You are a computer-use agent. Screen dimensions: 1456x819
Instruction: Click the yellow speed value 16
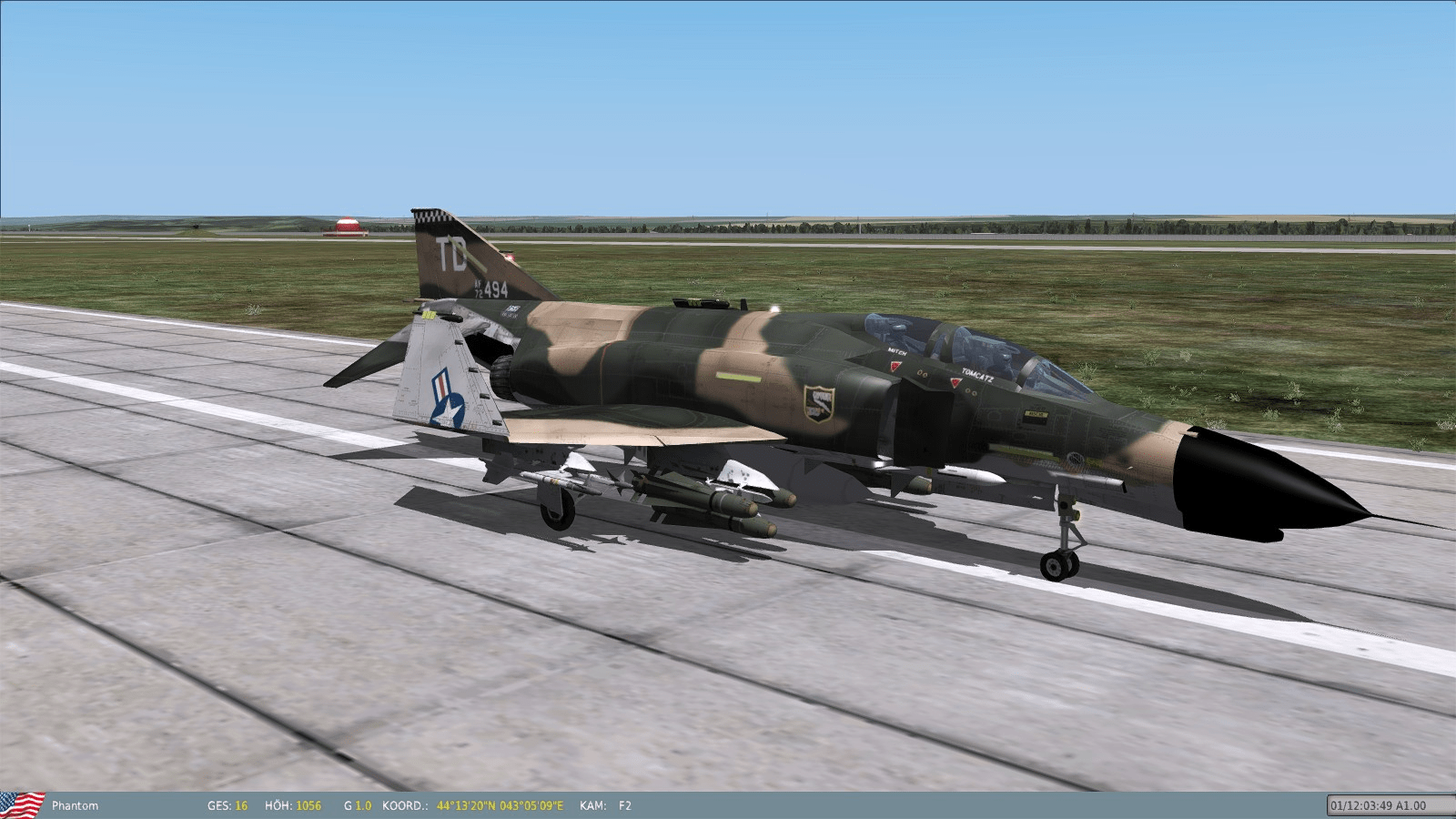tap(243, 804)
